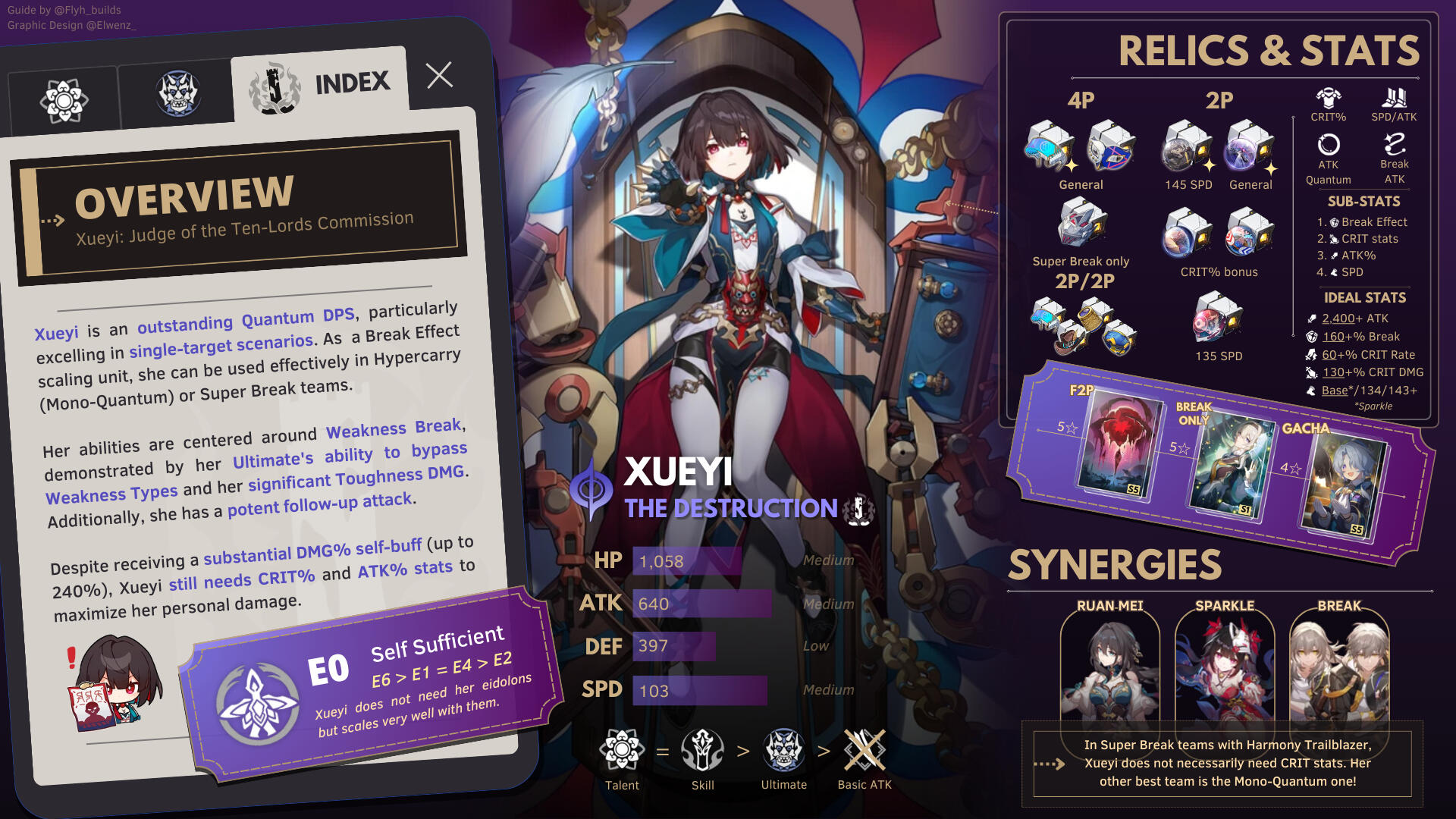Open the oni mask tab
The height and width of the screenshot is (819, 1456).
point(177,93)
